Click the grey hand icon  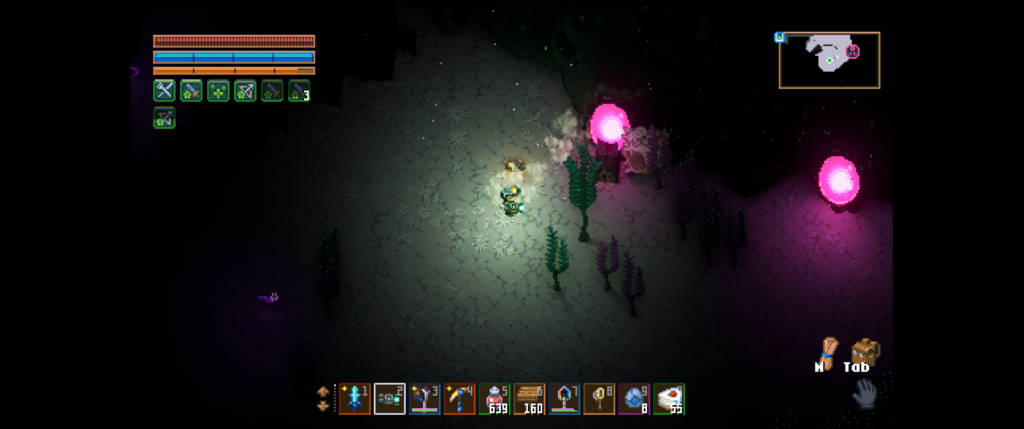tap(863, 394)
